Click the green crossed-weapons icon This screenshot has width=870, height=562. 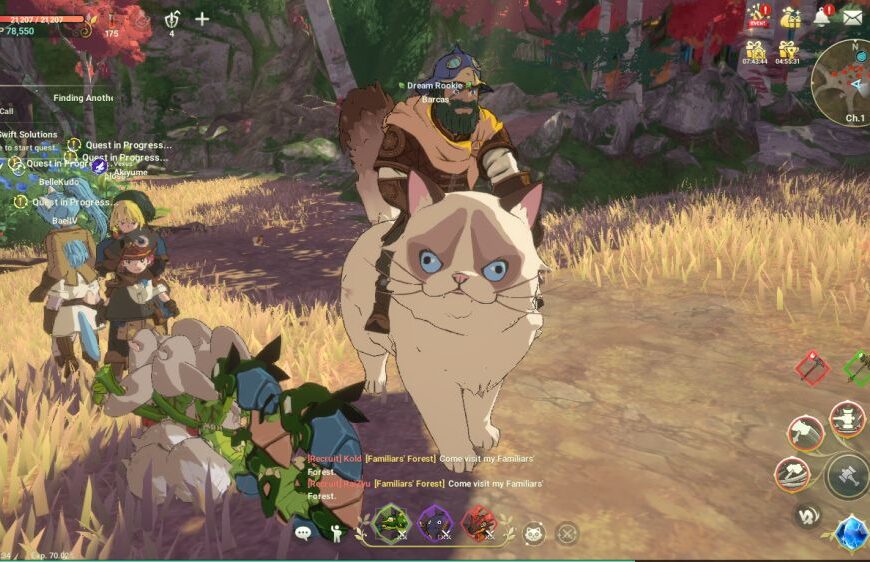click(x=858, y=367)
